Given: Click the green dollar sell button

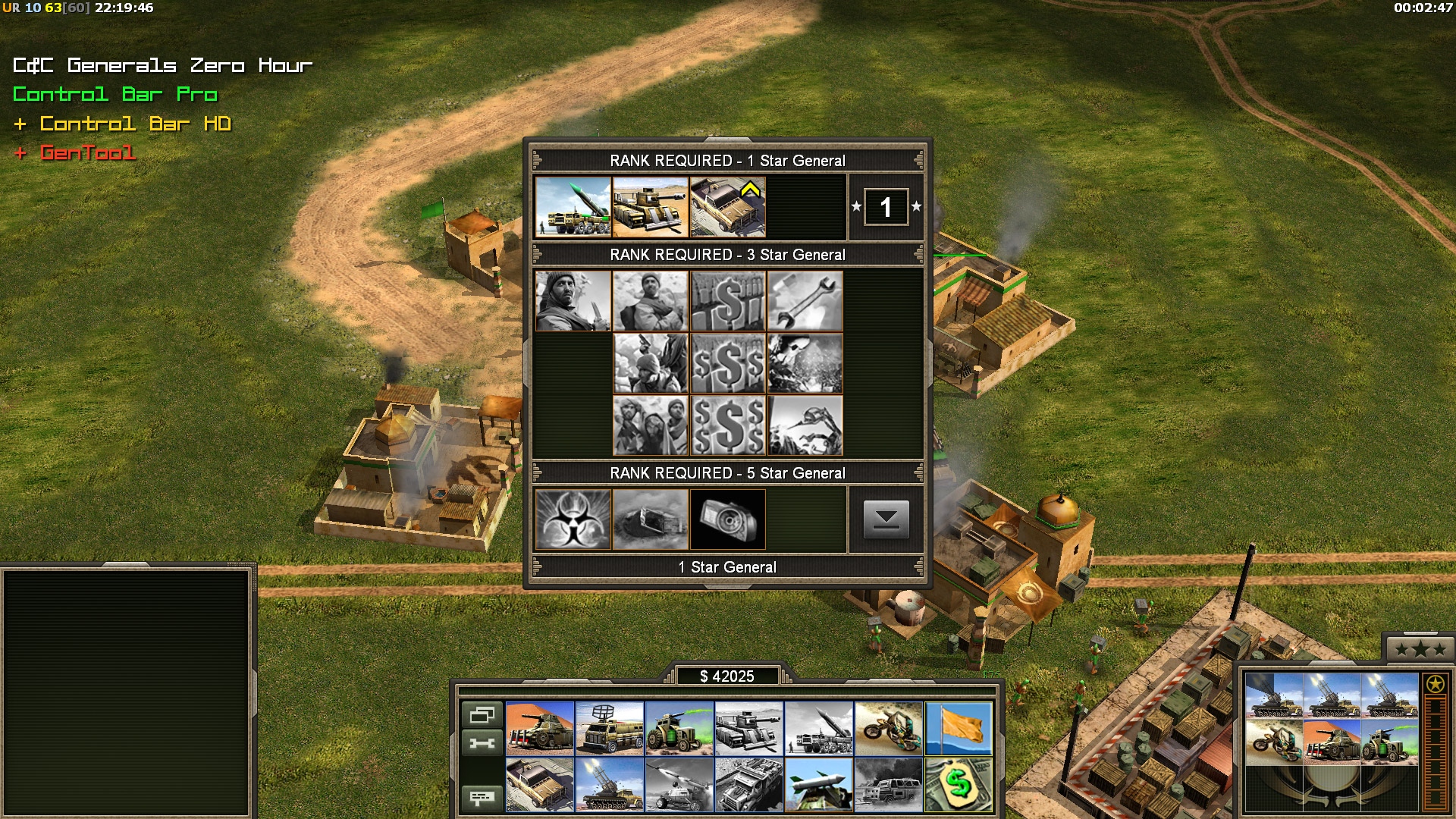Looking at the screenshot, I should [959, 785].
